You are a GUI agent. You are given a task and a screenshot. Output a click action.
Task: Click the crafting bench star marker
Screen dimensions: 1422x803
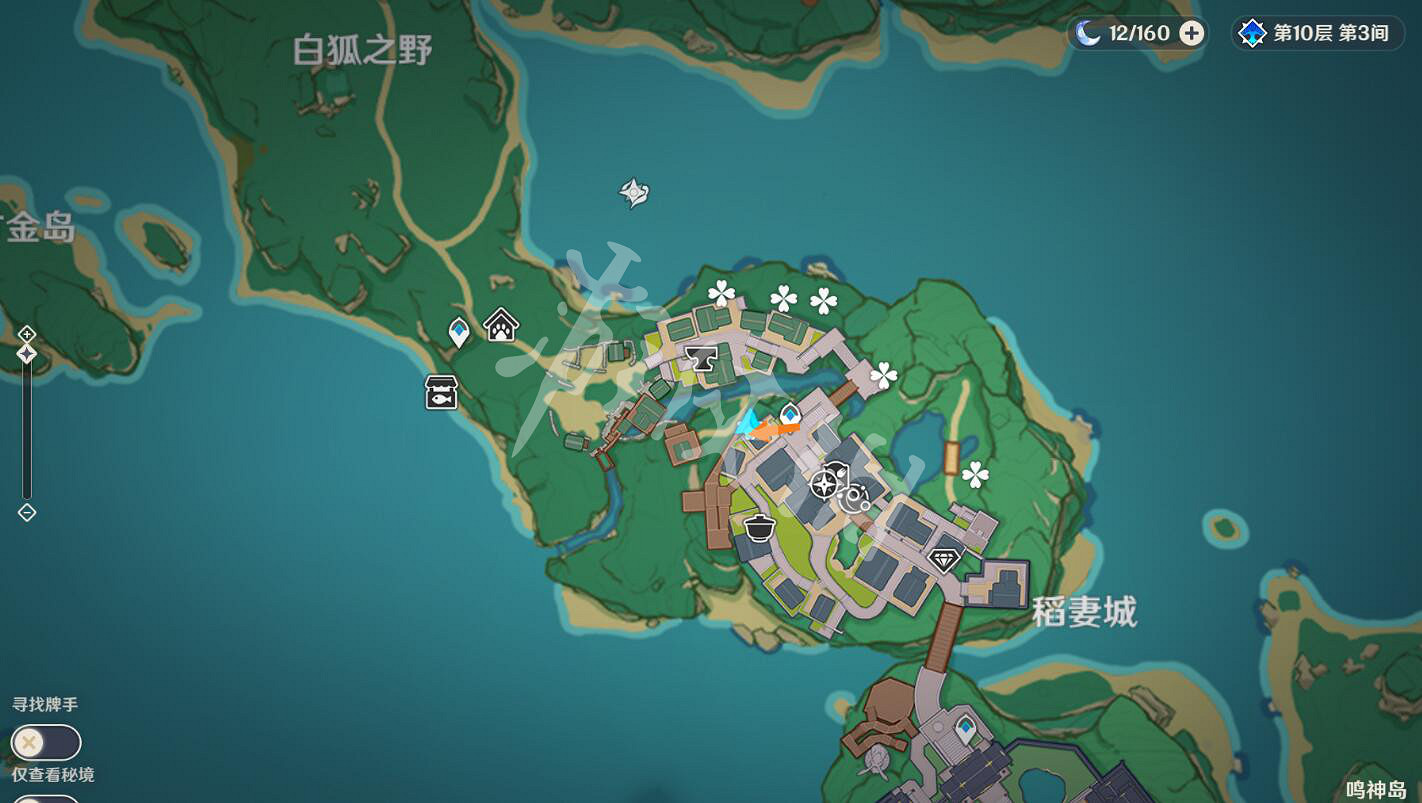tap(822, 486)
